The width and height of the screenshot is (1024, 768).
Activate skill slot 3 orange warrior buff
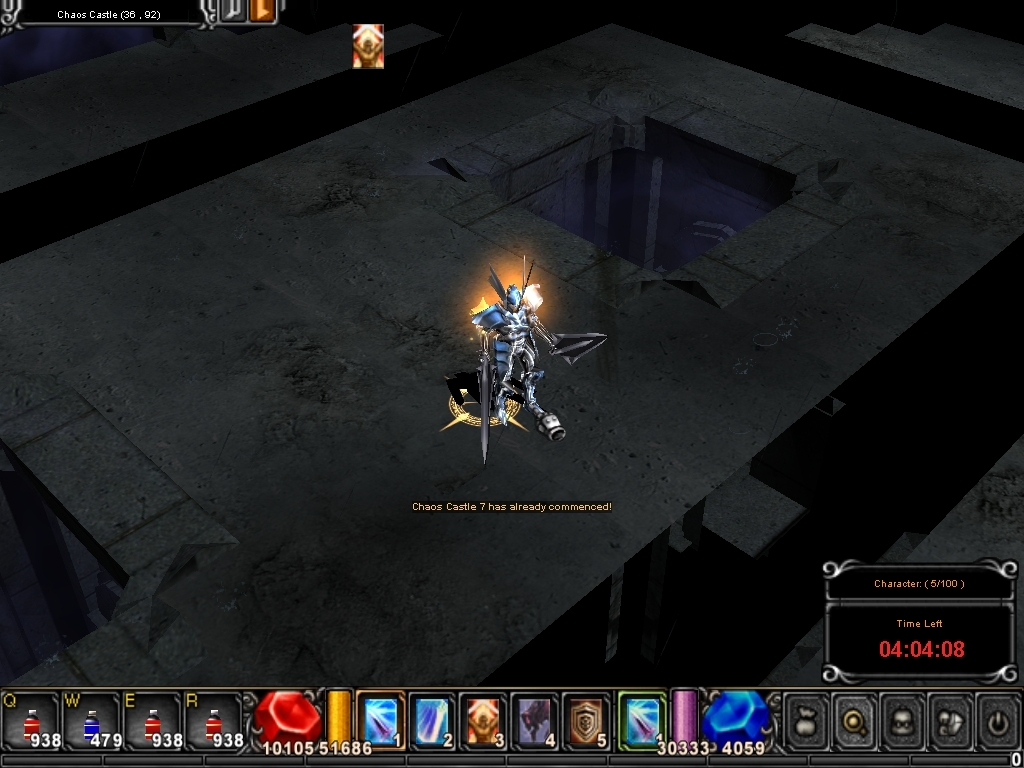(x=484, y=720)
